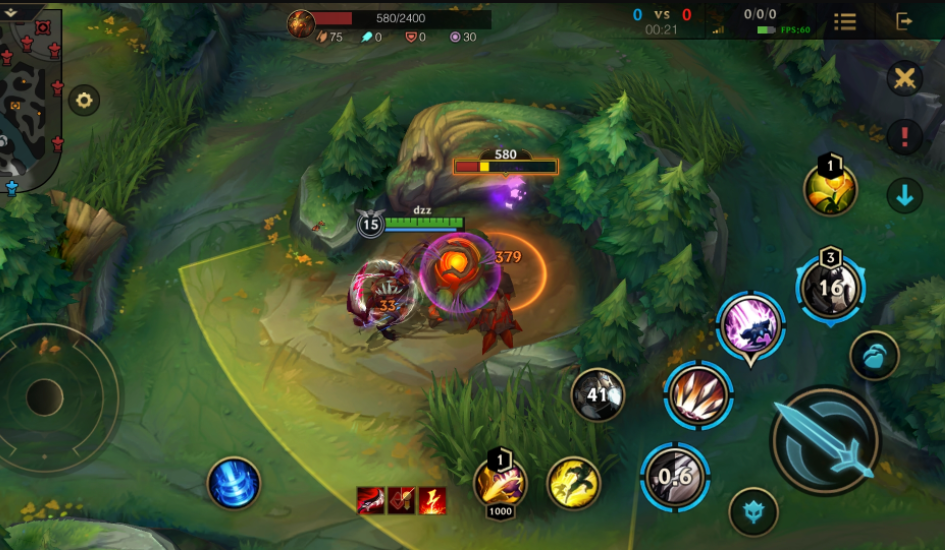945x550 pixels.
Task: Tap the blue down arrow button
Action: tap(904, 196)
